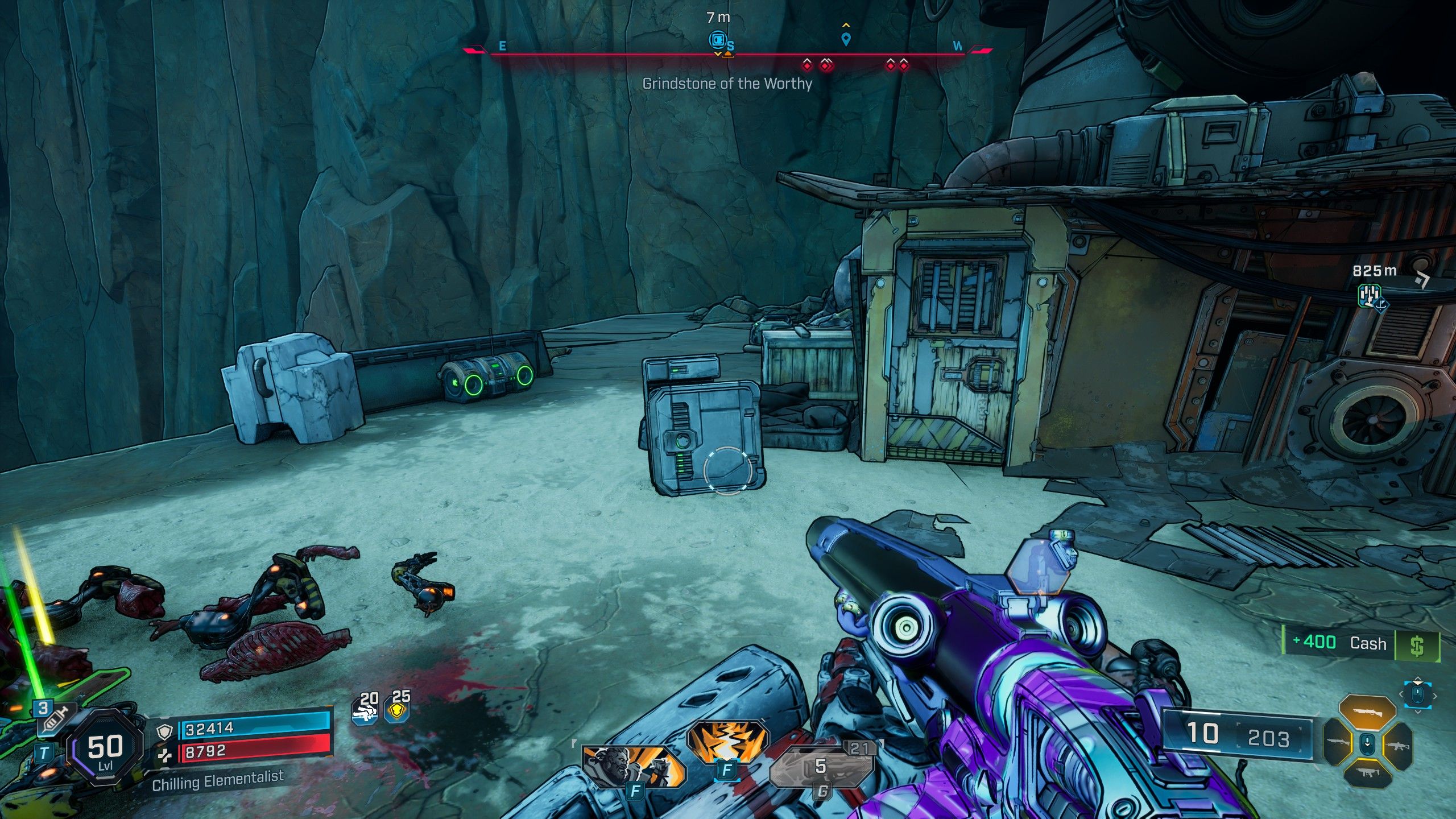Click the level 50 character badge

click(x=105, y=748)
